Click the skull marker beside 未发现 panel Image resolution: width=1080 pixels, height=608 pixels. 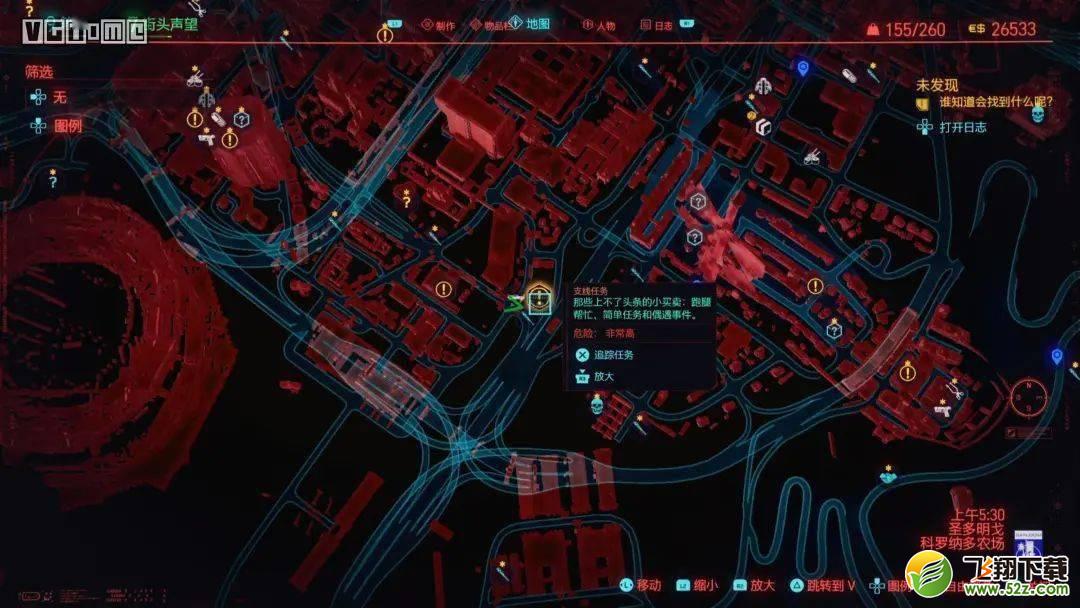click(1037, 113)
